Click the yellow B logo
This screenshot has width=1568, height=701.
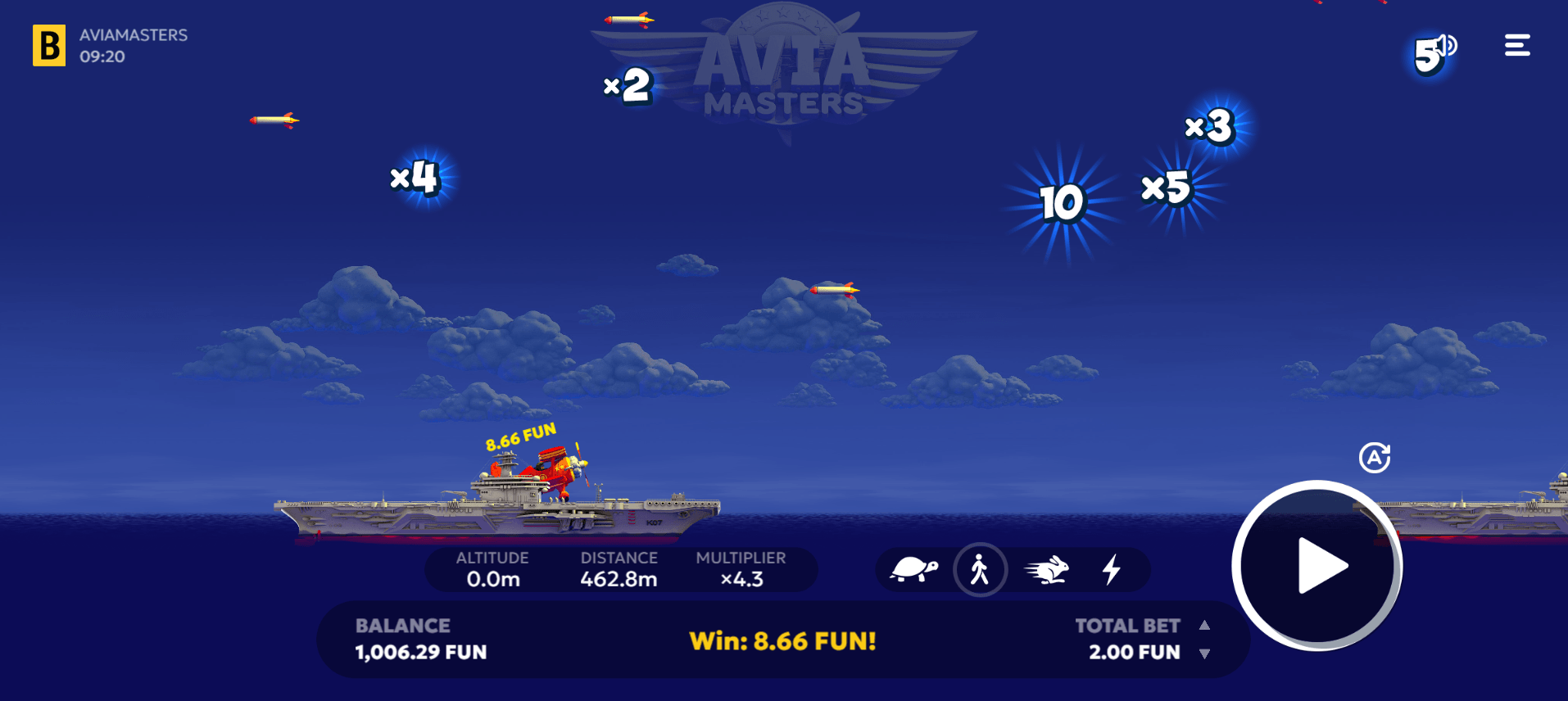click(x=49, y=45)
